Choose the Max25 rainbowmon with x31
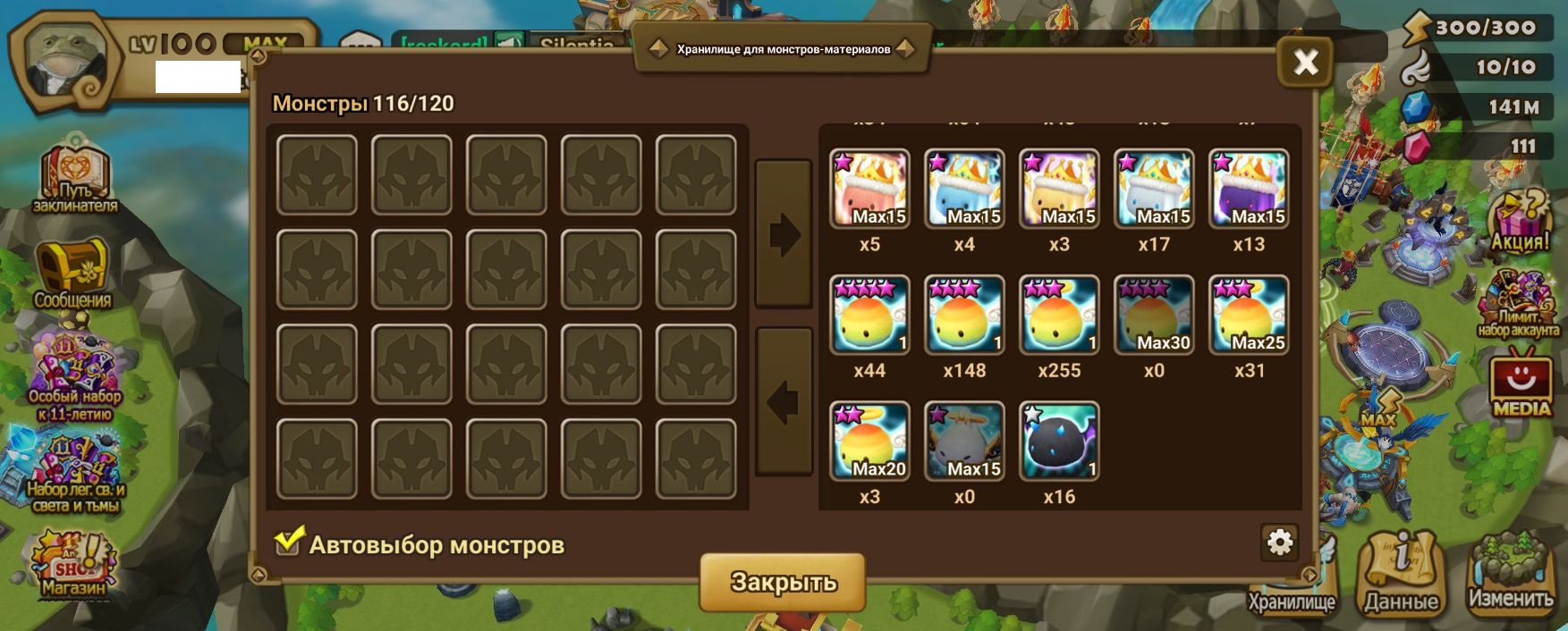The width and height of the screenshot is (1568, 631). click(1249, 315)
